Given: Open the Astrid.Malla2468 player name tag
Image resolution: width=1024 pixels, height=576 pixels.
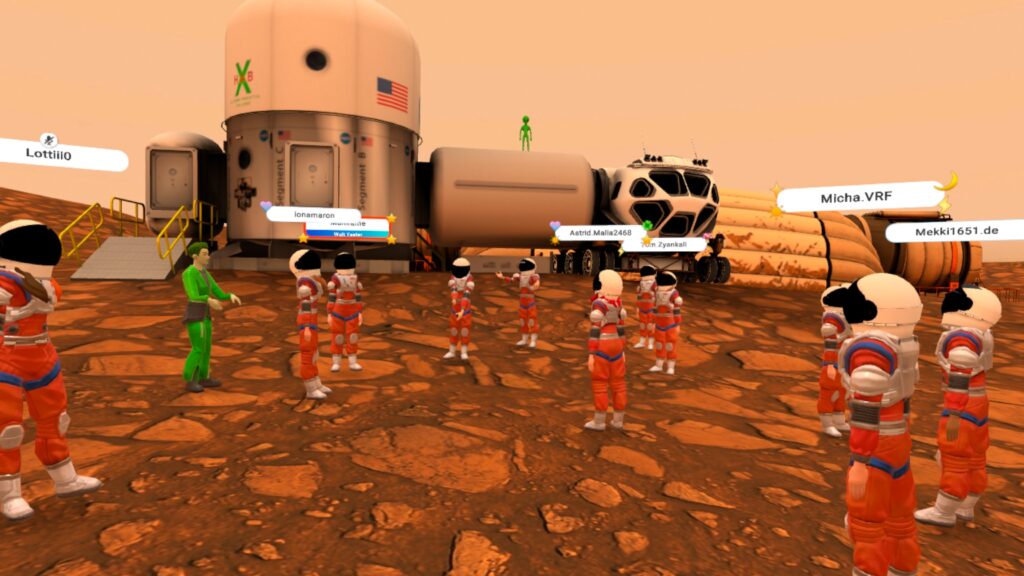Looking at the screenshot, I should [601, 232].
